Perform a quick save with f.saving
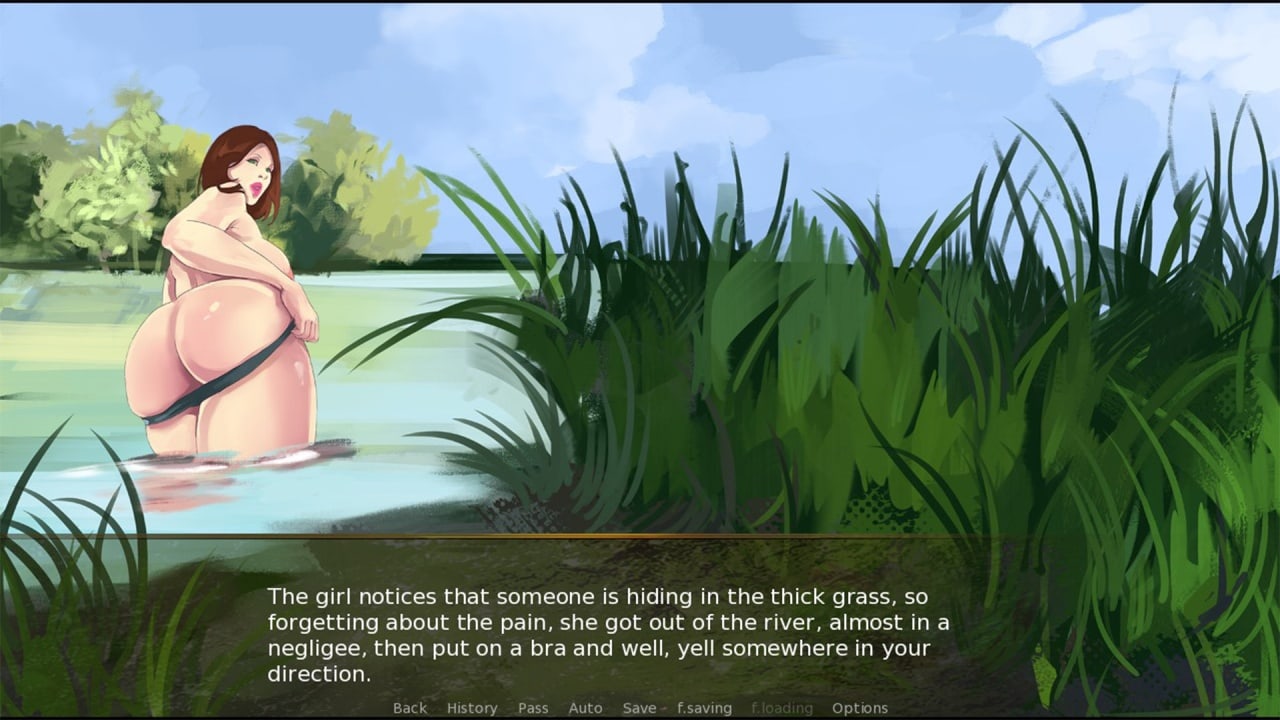This screenshot has width=1280, height=720. tap(704, 708)
